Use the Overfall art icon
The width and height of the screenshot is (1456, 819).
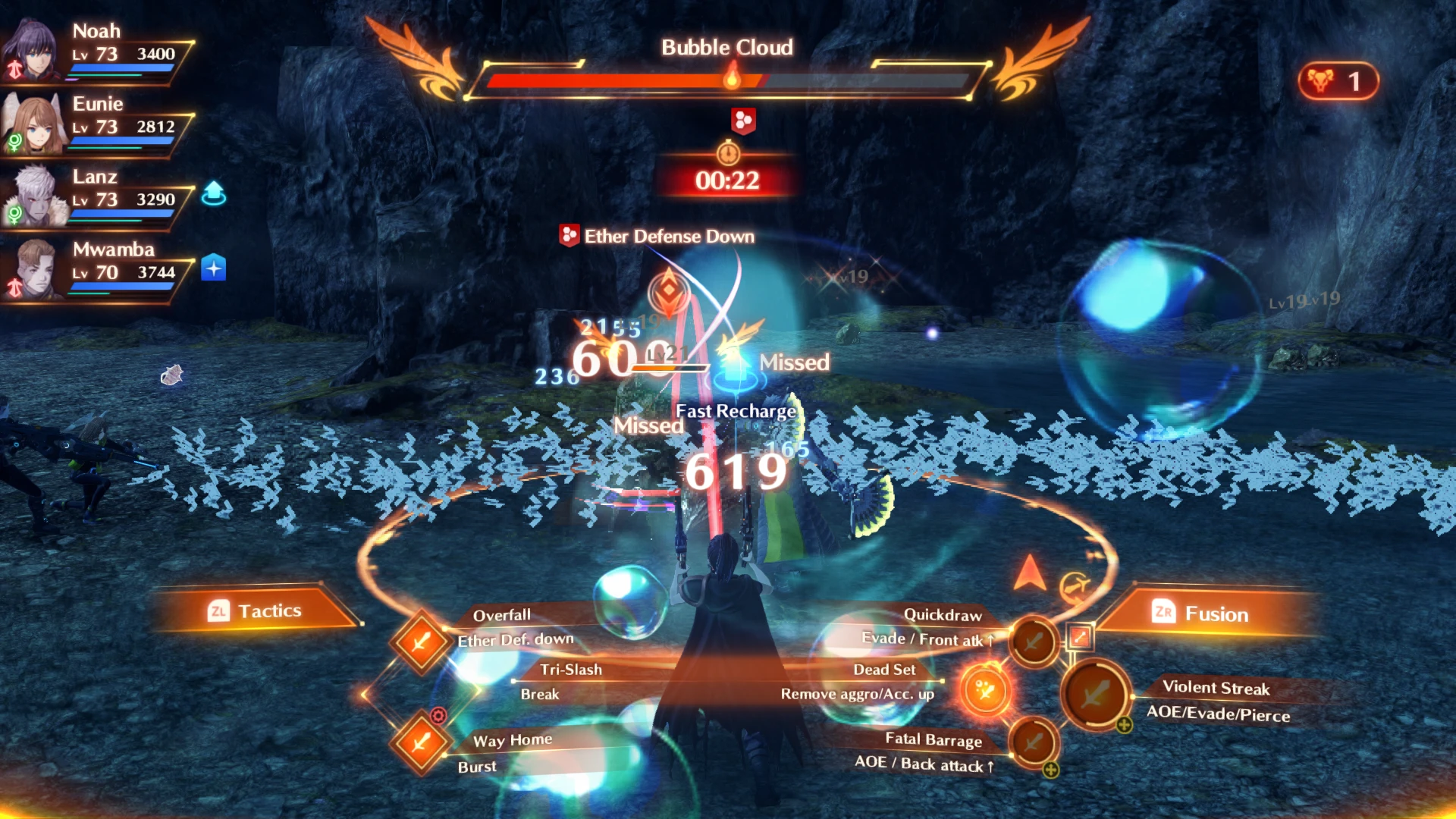(x=421, y=642)
